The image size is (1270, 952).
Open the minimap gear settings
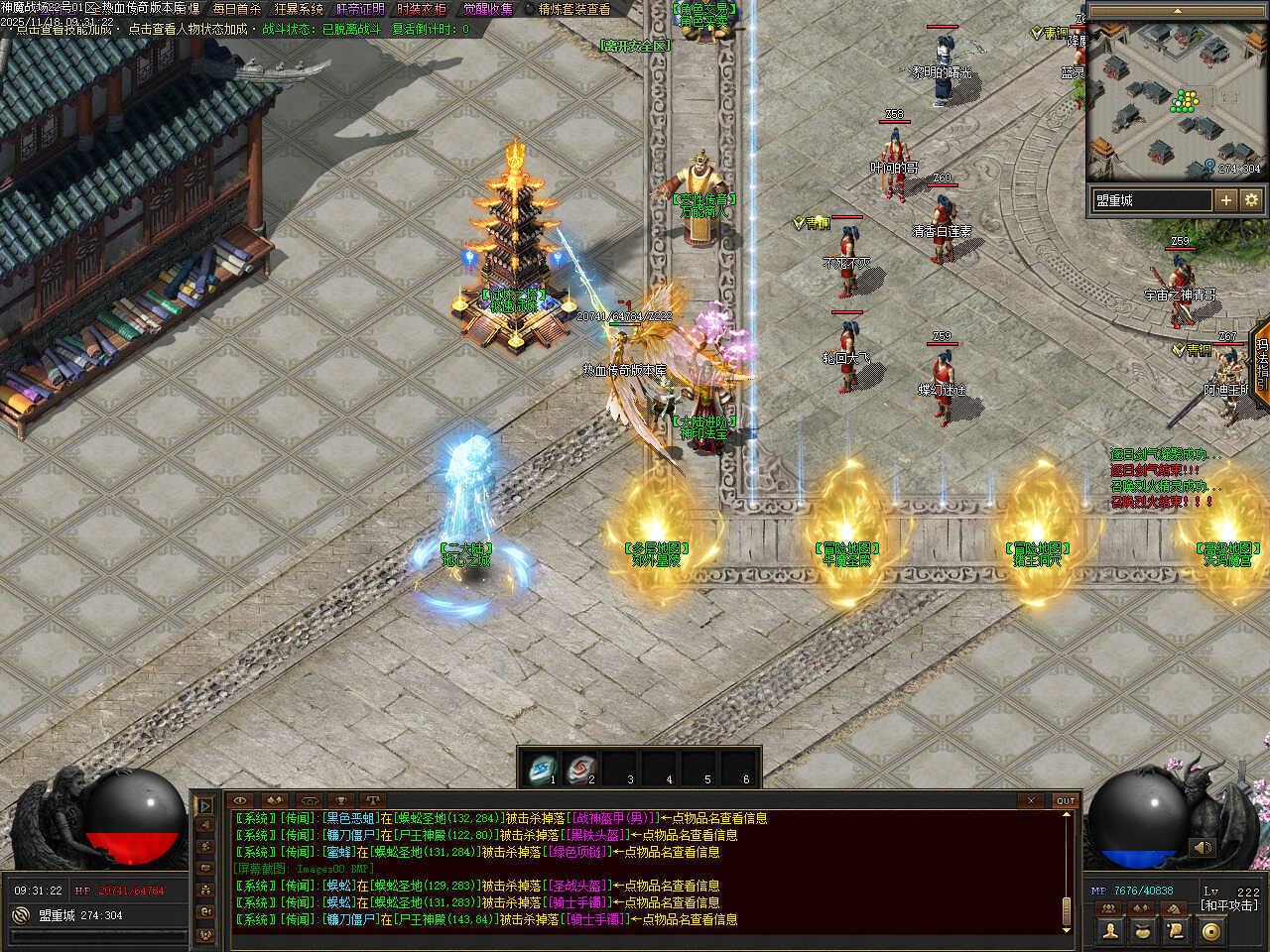coord(1251,200)
